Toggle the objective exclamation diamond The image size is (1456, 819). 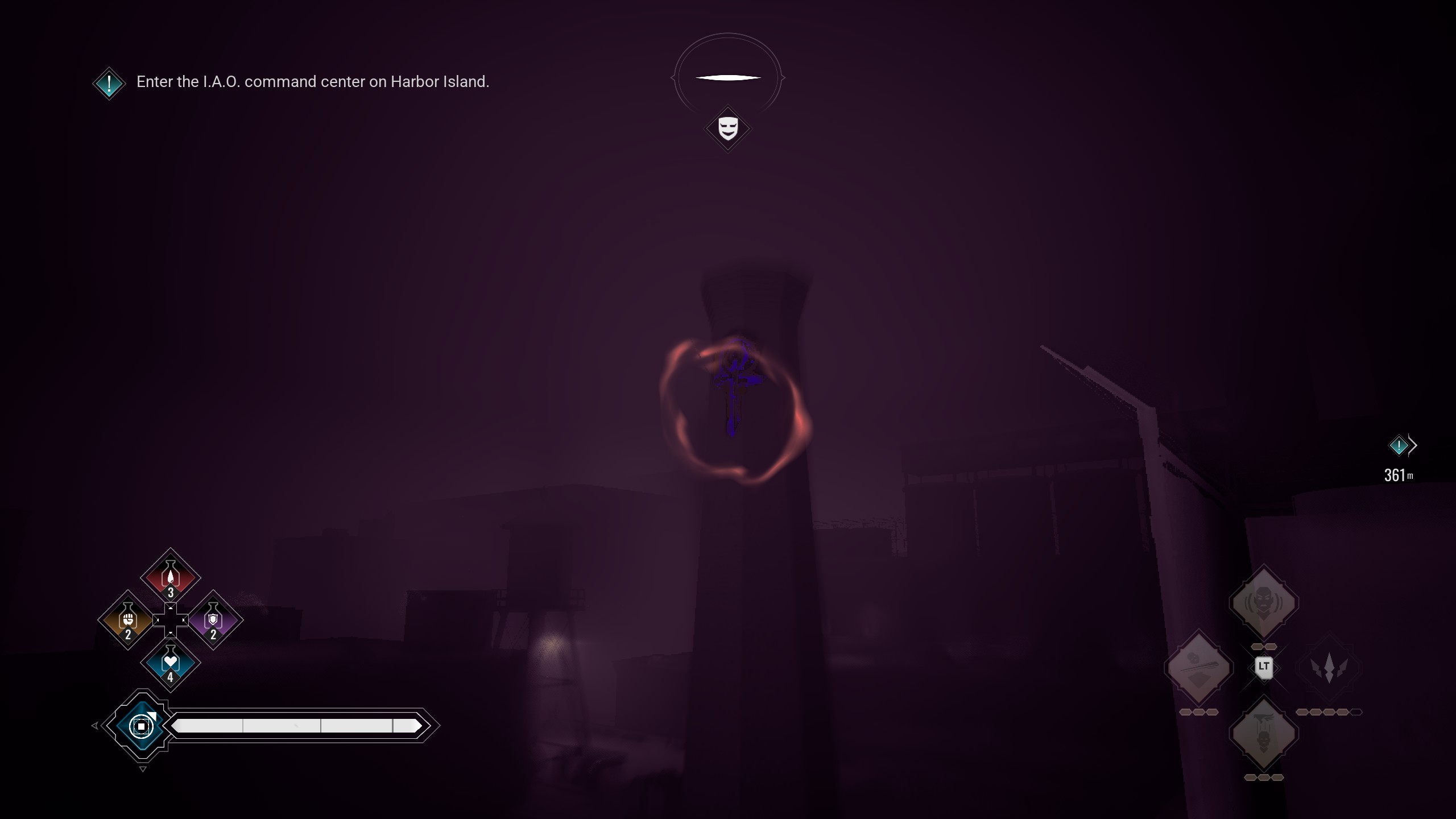point(109,83)
